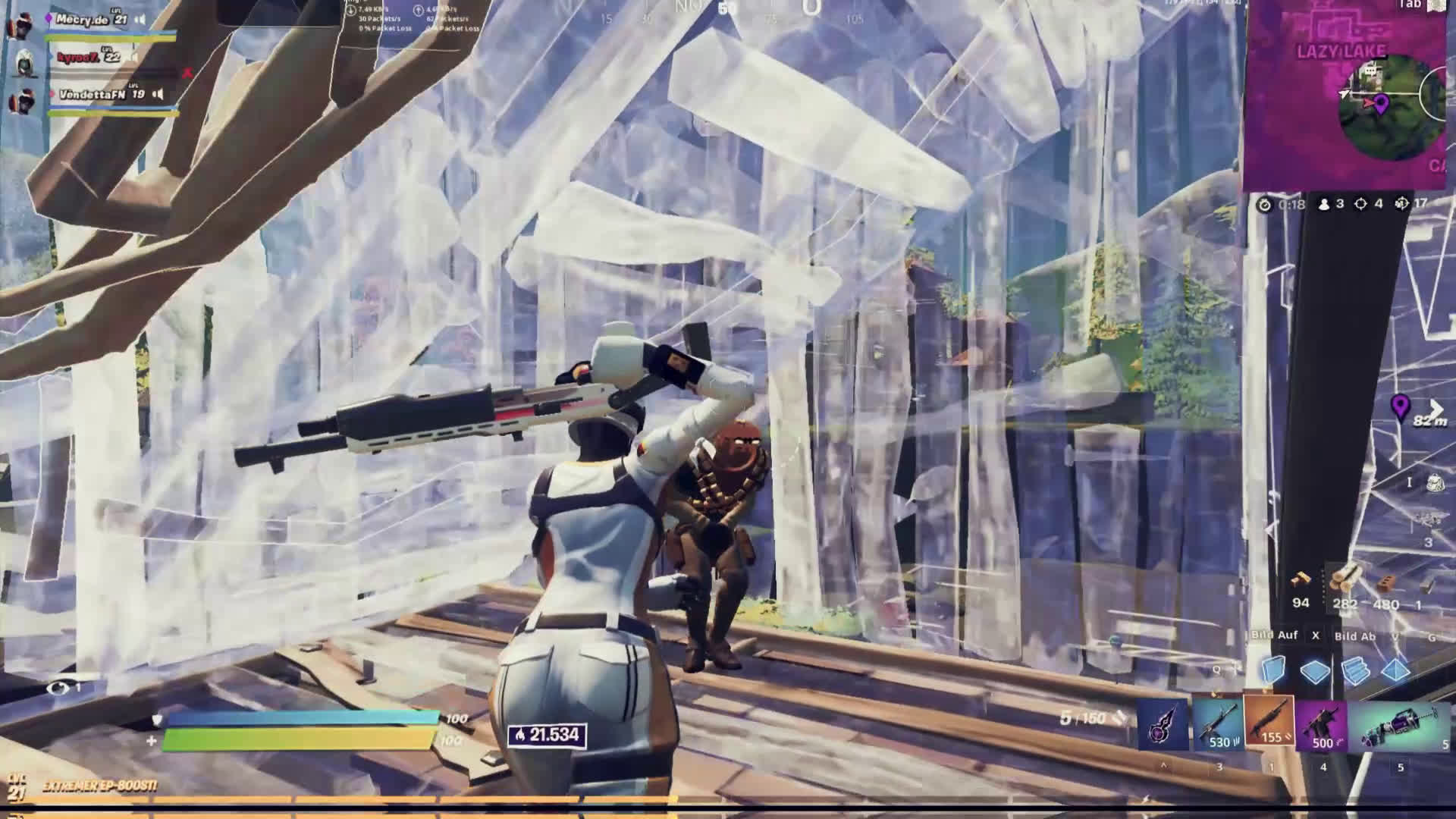The height and width of the screenshot is (819, 1456).
Task: Equip the blue assault rifle with 530 ammo
Action: [x=1217, y=724]
